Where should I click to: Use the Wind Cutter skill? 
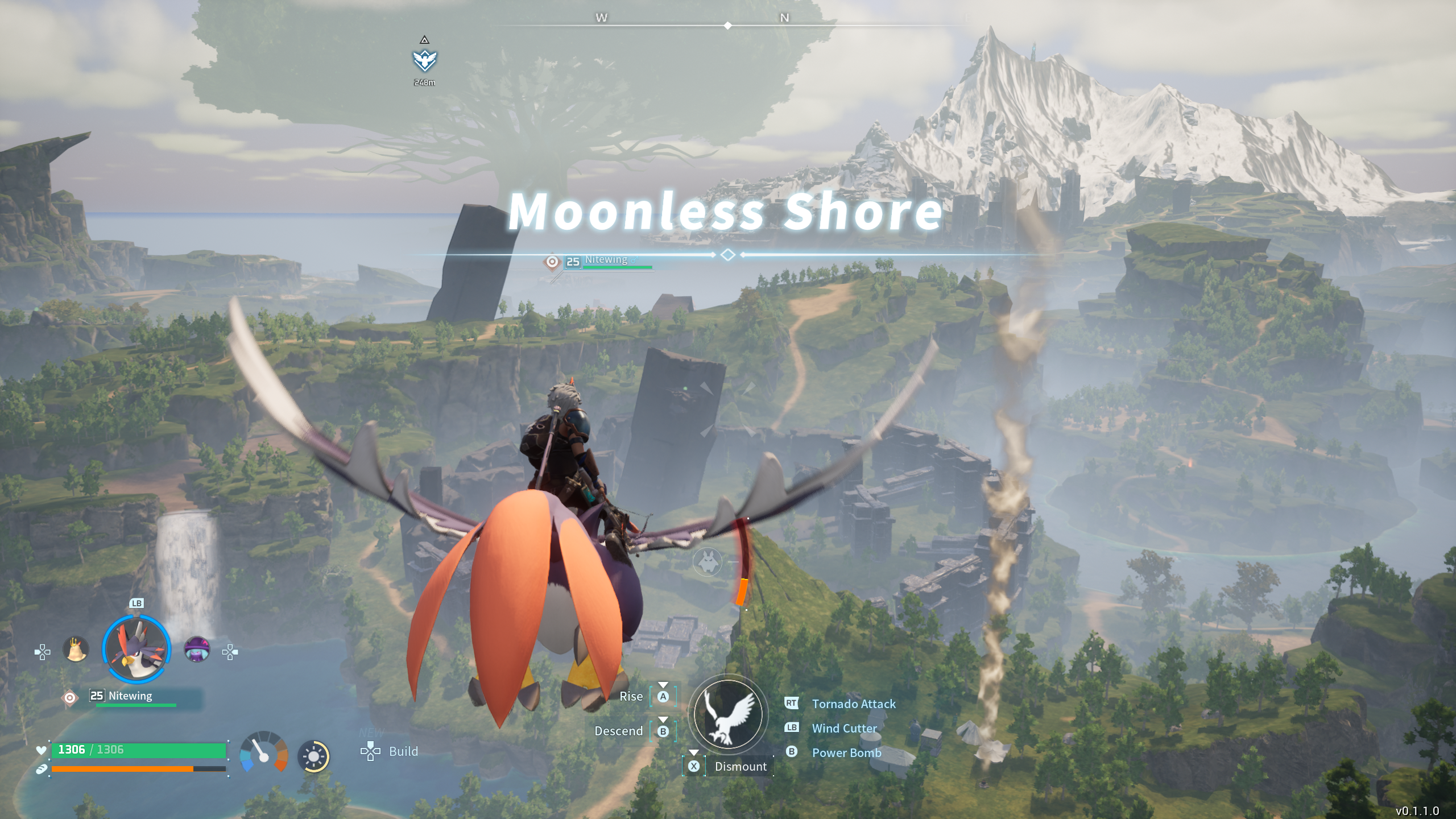844,728
